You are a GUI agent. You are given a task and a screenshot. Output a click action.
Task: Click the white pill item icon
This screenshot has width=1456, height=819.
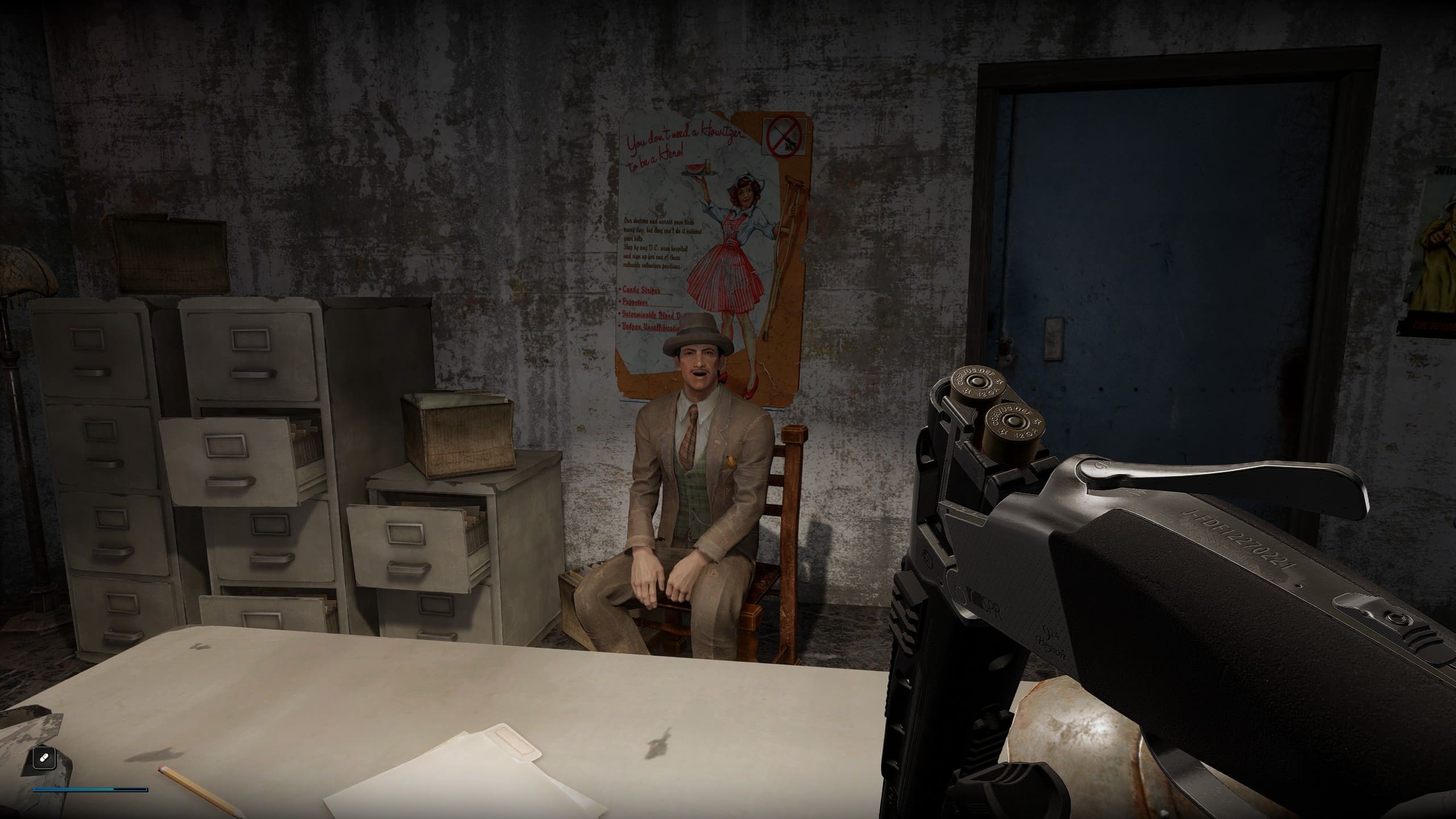44,758
